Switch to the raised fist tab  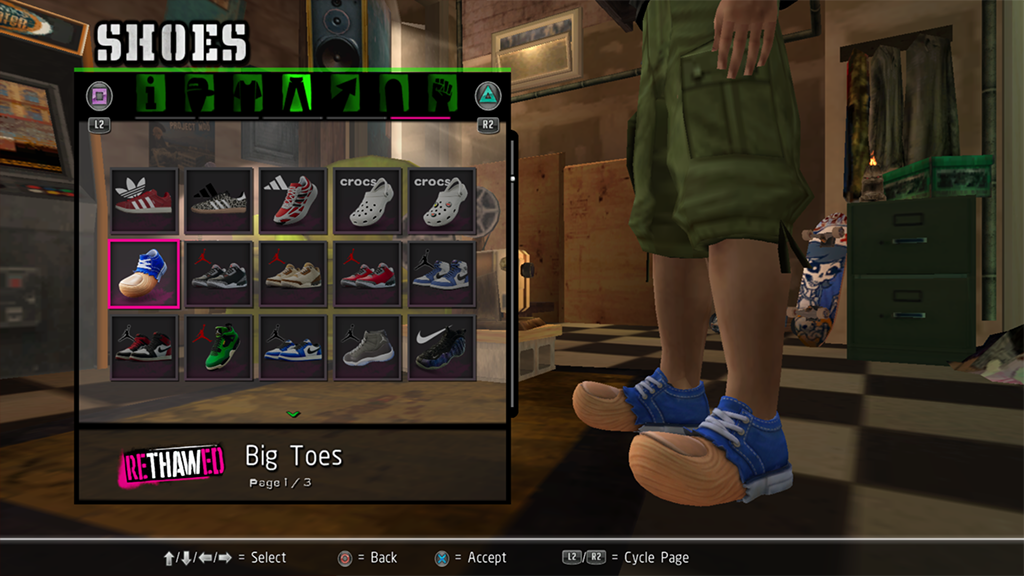point(441,95)
